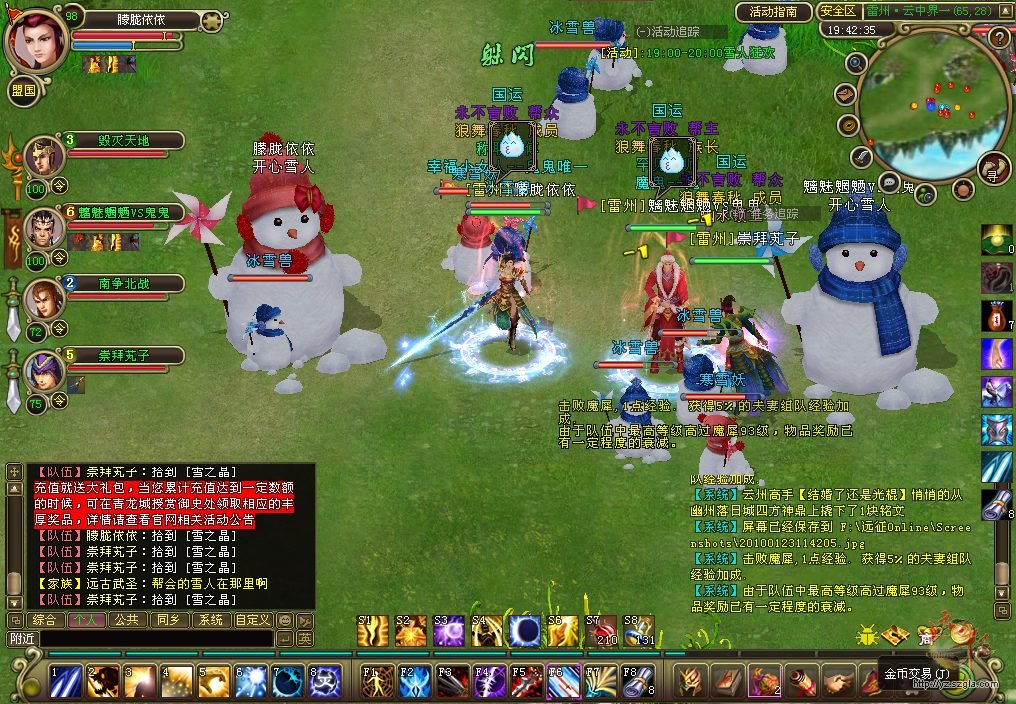Click the question mark help button
Image resolution: width=1016 pixels, height=704 pixels.
pyautogui.click(x=998, y=38)
